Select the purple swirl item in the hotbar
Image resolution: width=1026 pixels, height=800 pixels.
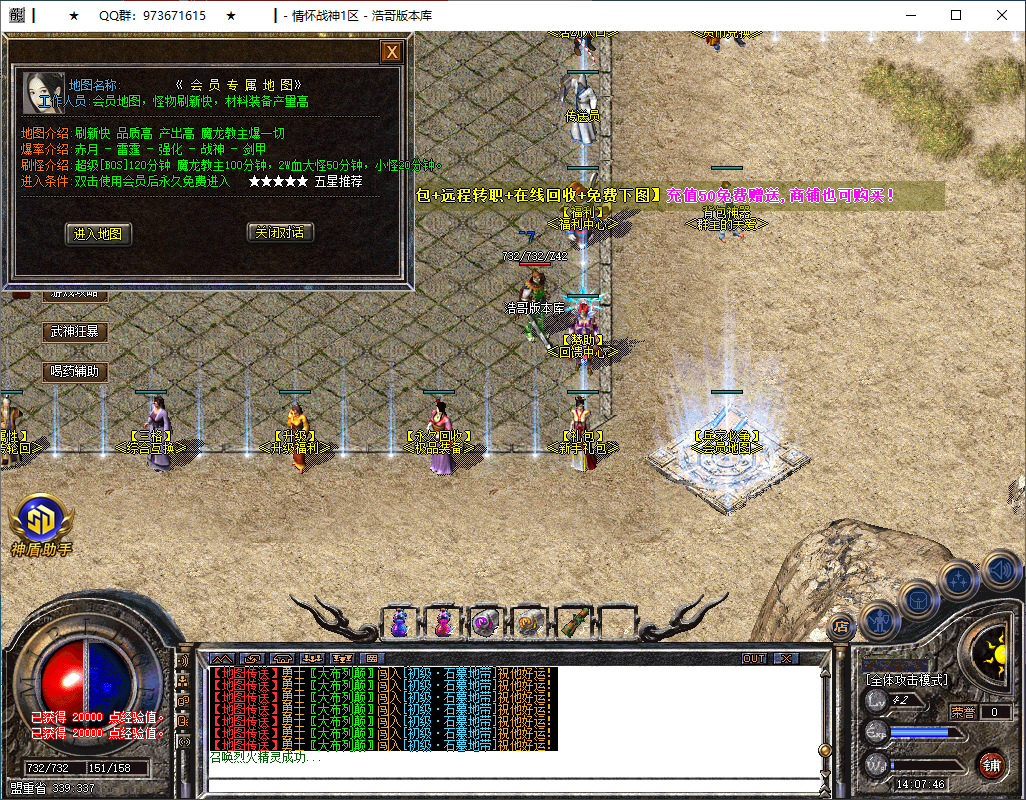point(486,623)
